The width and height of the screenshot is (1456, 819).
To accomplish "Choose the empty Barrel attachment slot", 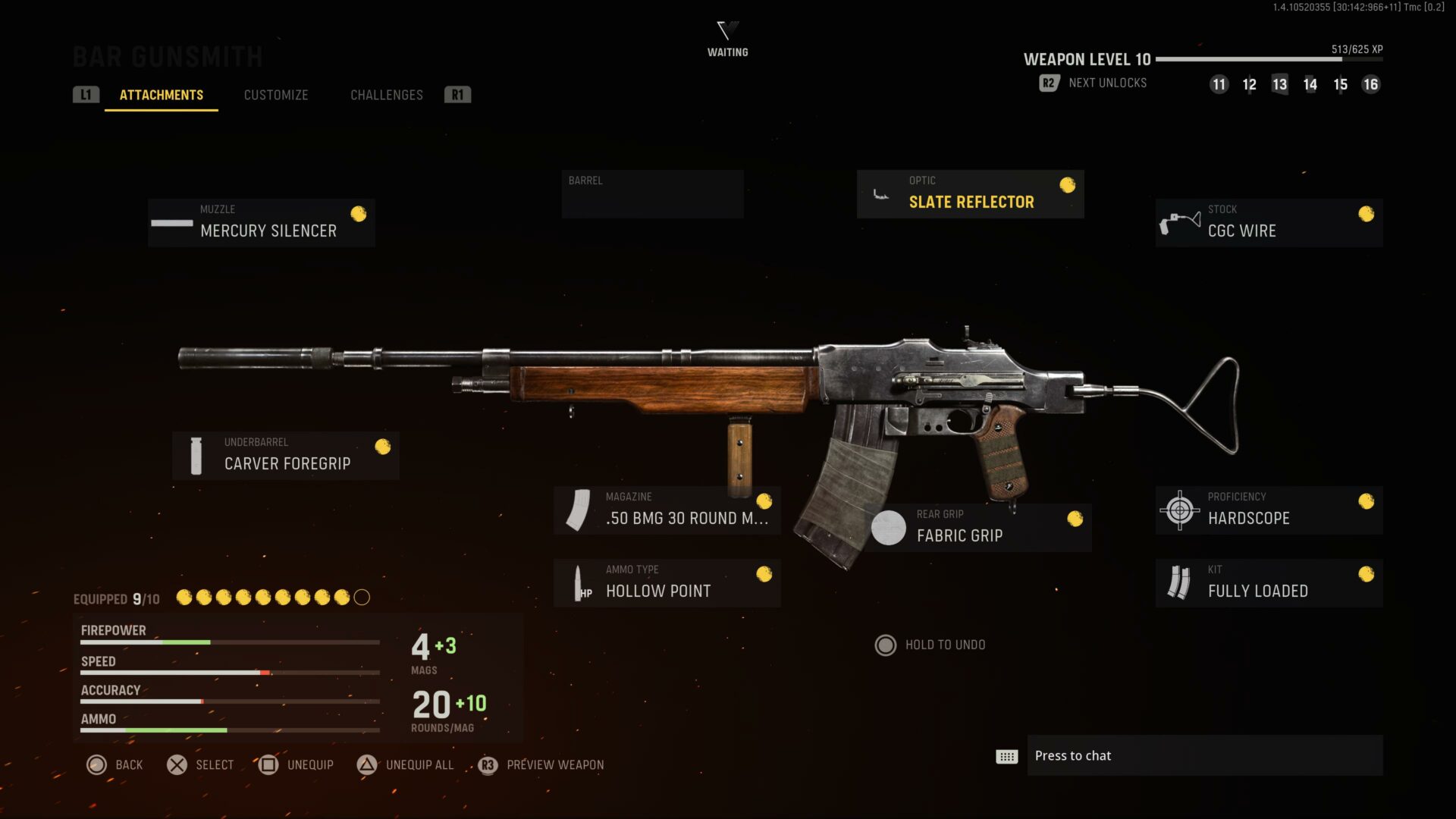I will click(x=652, y=194).
